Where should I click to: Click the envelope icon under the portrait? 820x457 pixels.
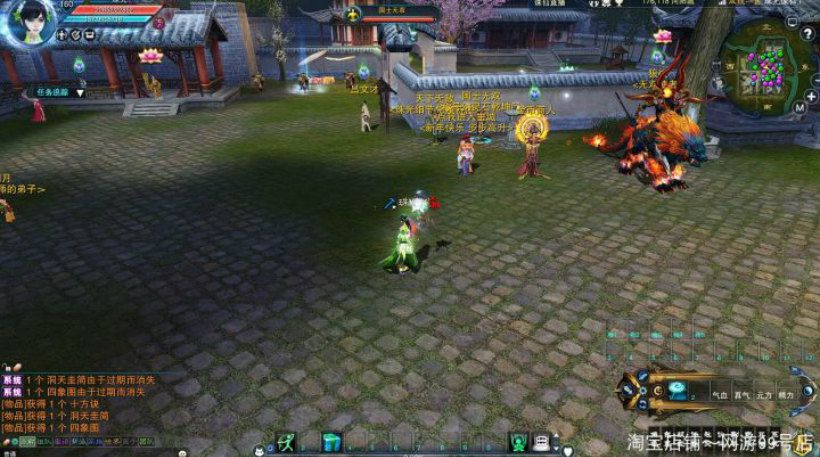pyautogui.click(x=91, y=35)
